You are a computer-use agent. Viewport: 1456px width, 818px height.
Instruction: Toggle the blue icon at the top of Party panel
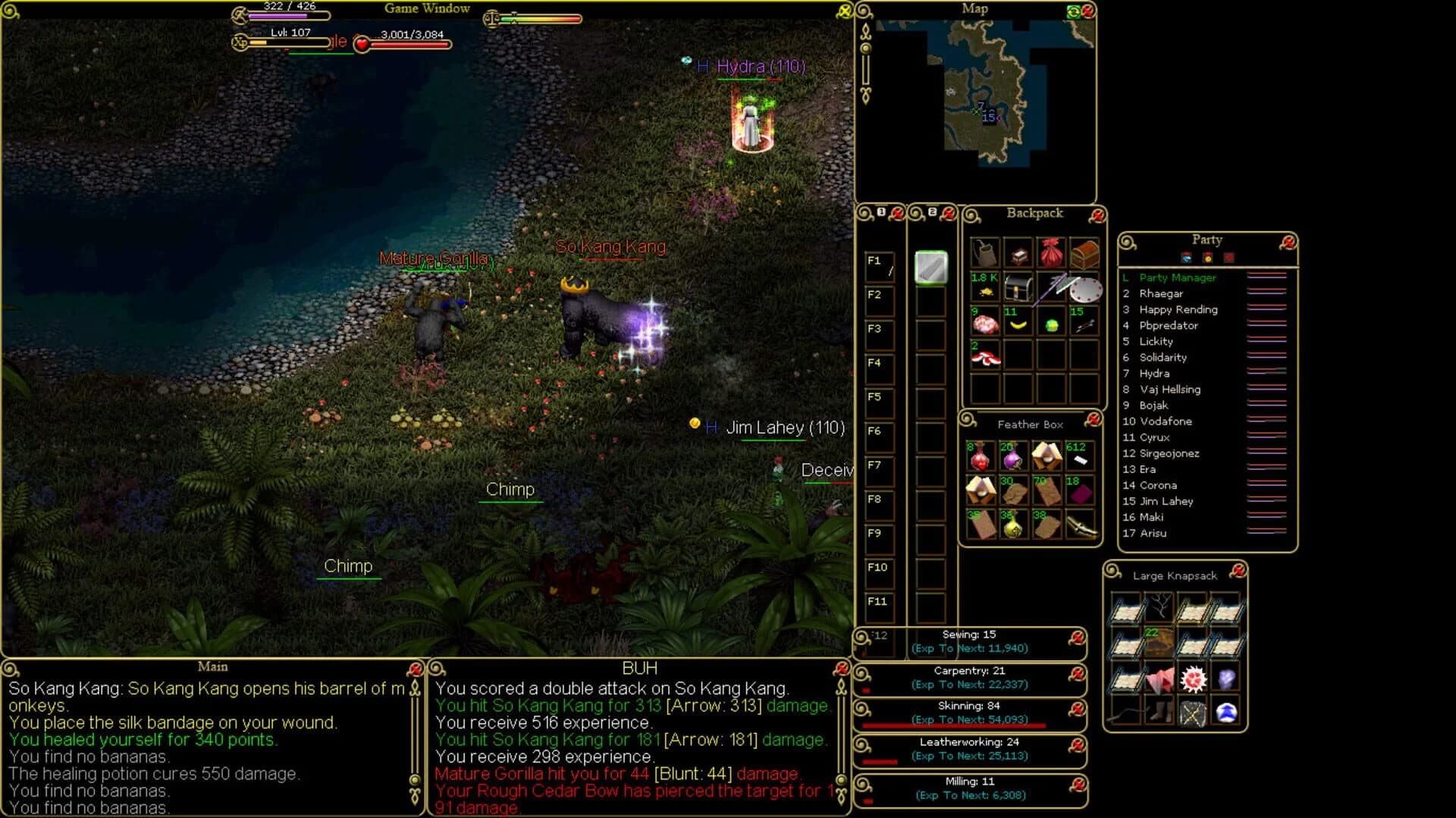click(1187, 258)
